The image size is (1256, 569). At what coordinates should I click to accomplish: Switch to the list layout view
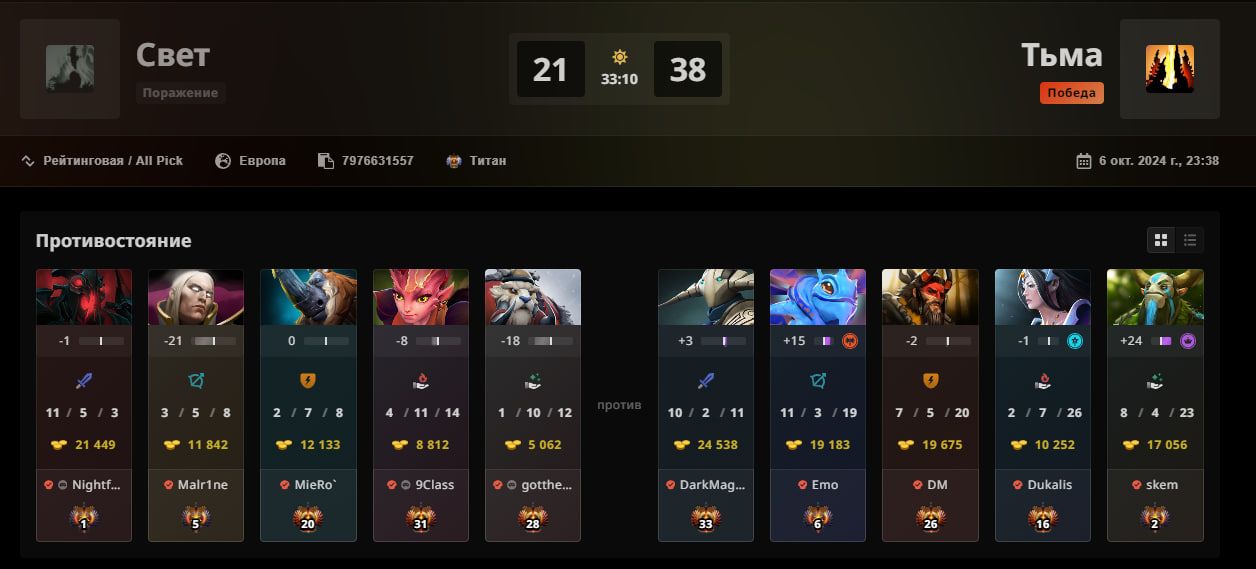1190,240
